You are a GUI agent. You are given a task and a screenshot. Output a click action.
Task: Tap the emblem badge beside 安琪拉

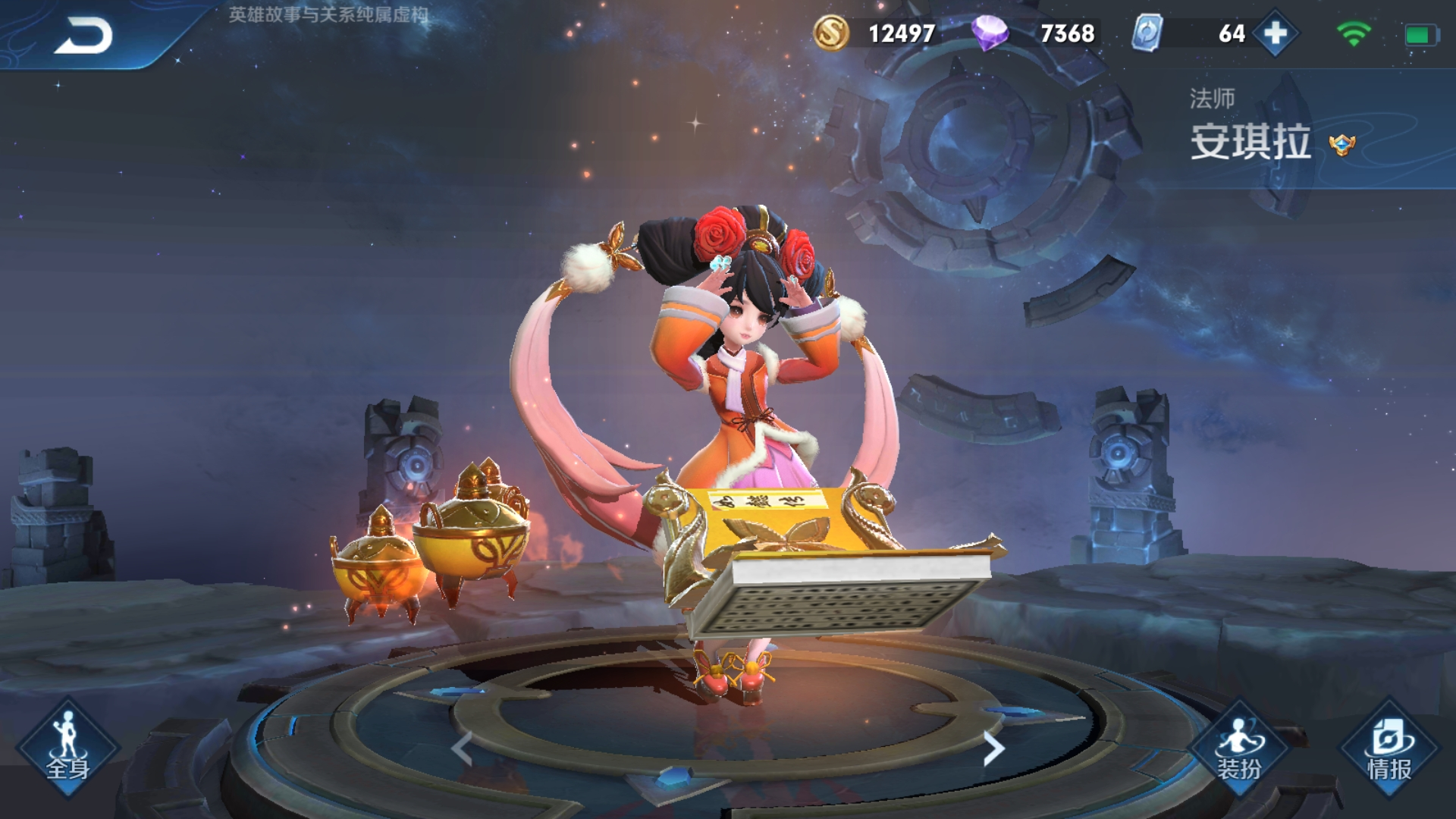point(1341,144)
